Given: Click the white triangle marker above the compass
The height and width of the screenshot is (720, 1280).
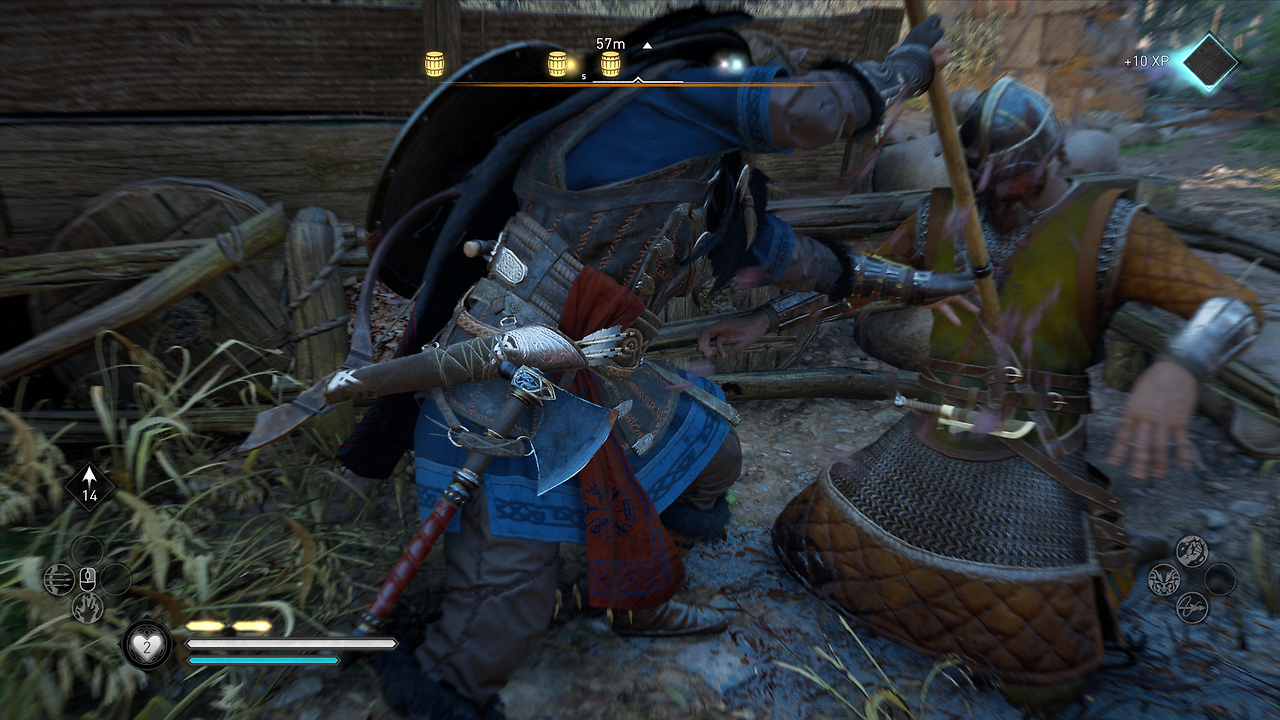Looking at the screenshot, I should [647, 45].
